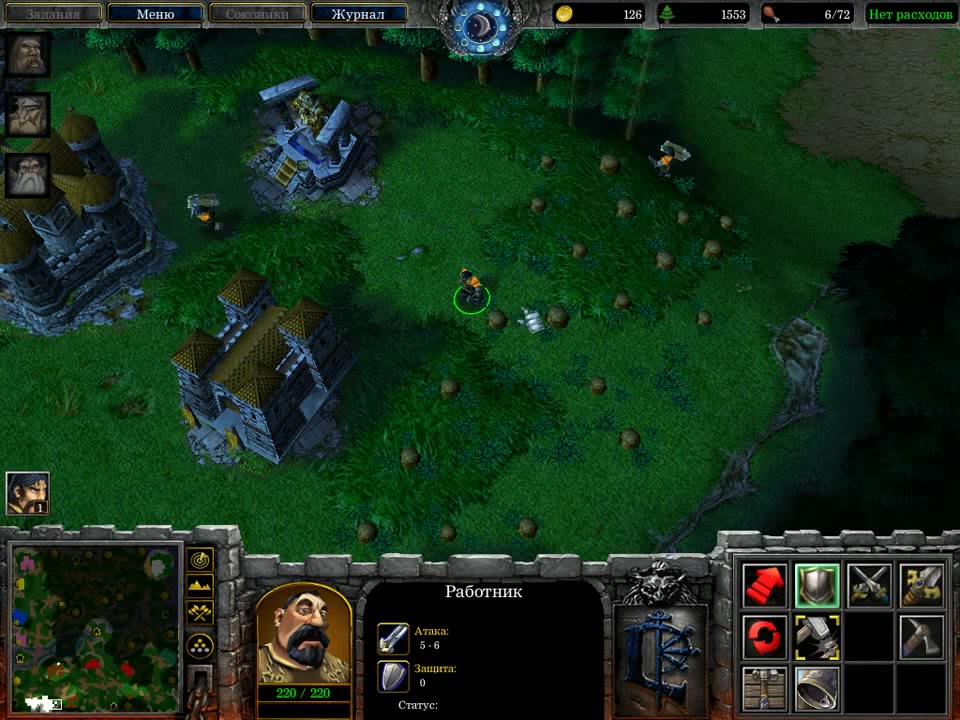This screenshot has width=960, height=720.
Task: Open the Меню button
Action: click(155, 14)
